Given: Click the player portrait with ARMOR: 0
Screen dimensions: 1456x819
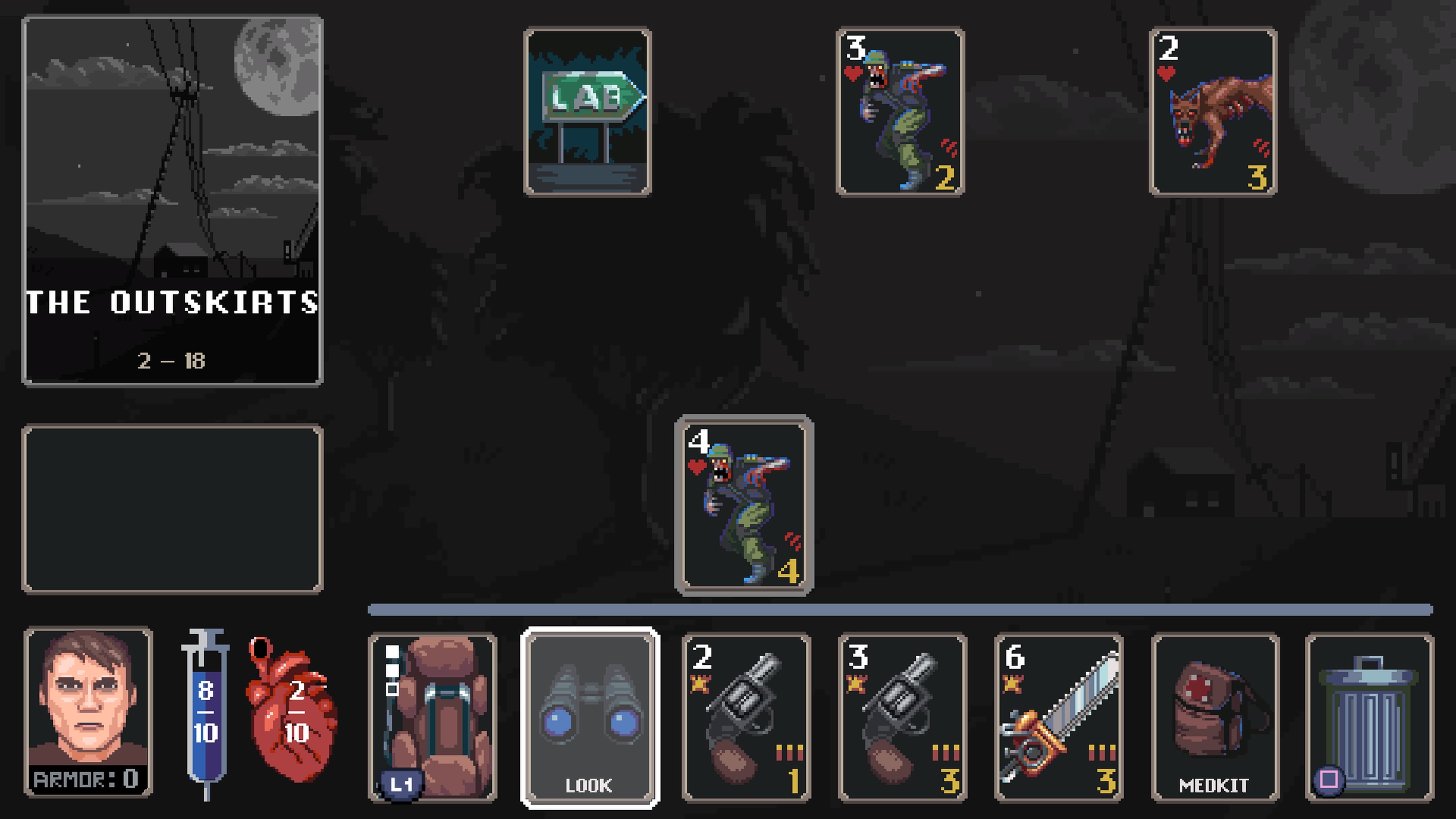Looking at the screenshot, I should [x=88, y=712].
